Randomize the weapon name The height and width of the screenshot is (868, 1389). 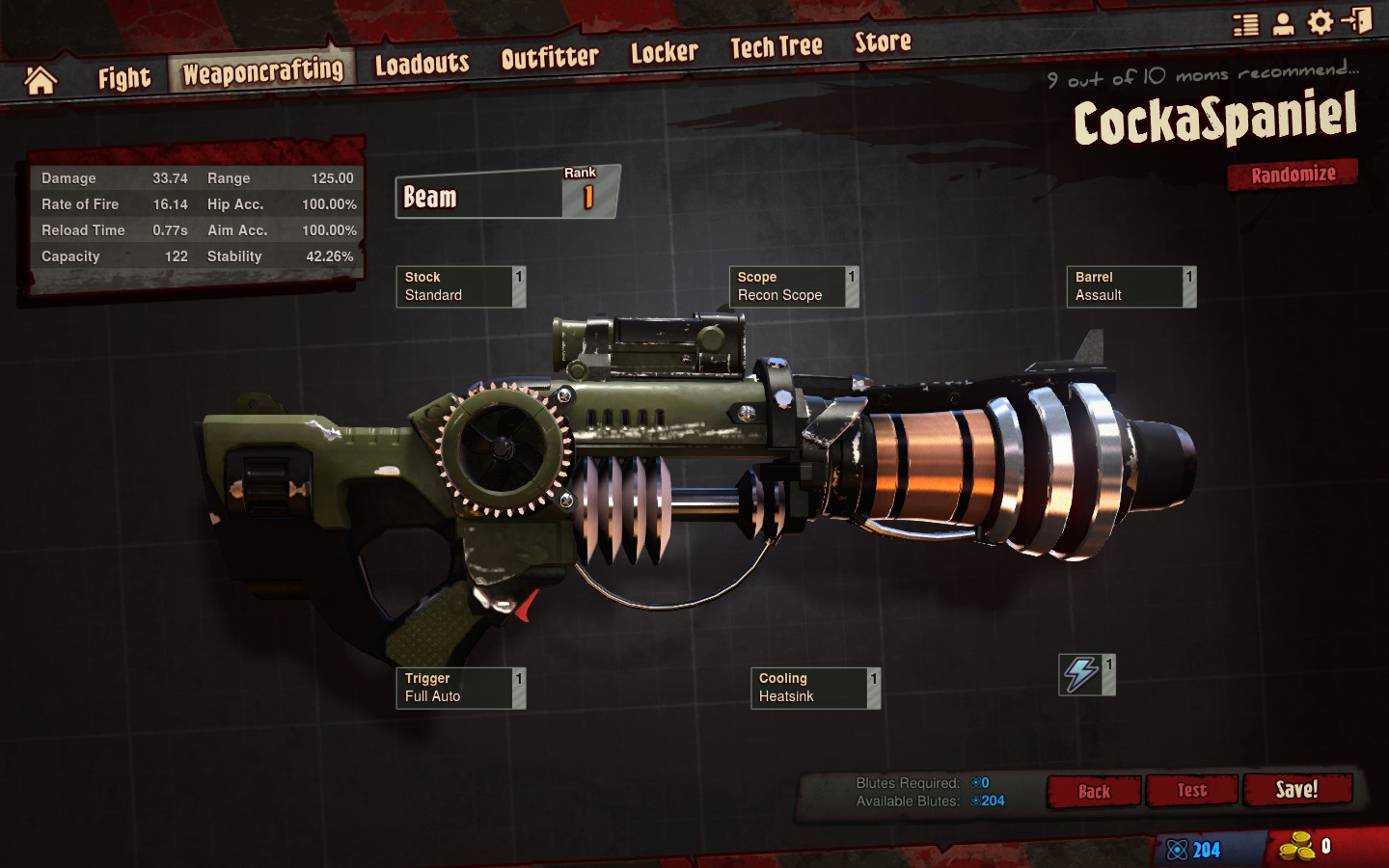click(1293, 175)
